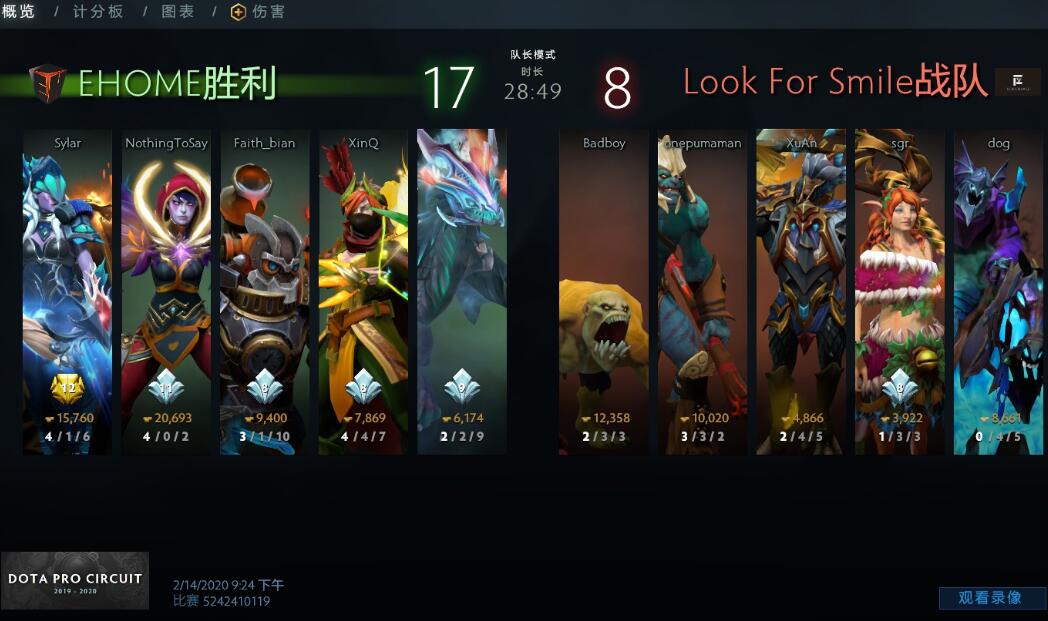Screen dimensions: 1048x621
Task: Click the EHOME team logo
Action: pyautogui.click(x=47, y=84)
